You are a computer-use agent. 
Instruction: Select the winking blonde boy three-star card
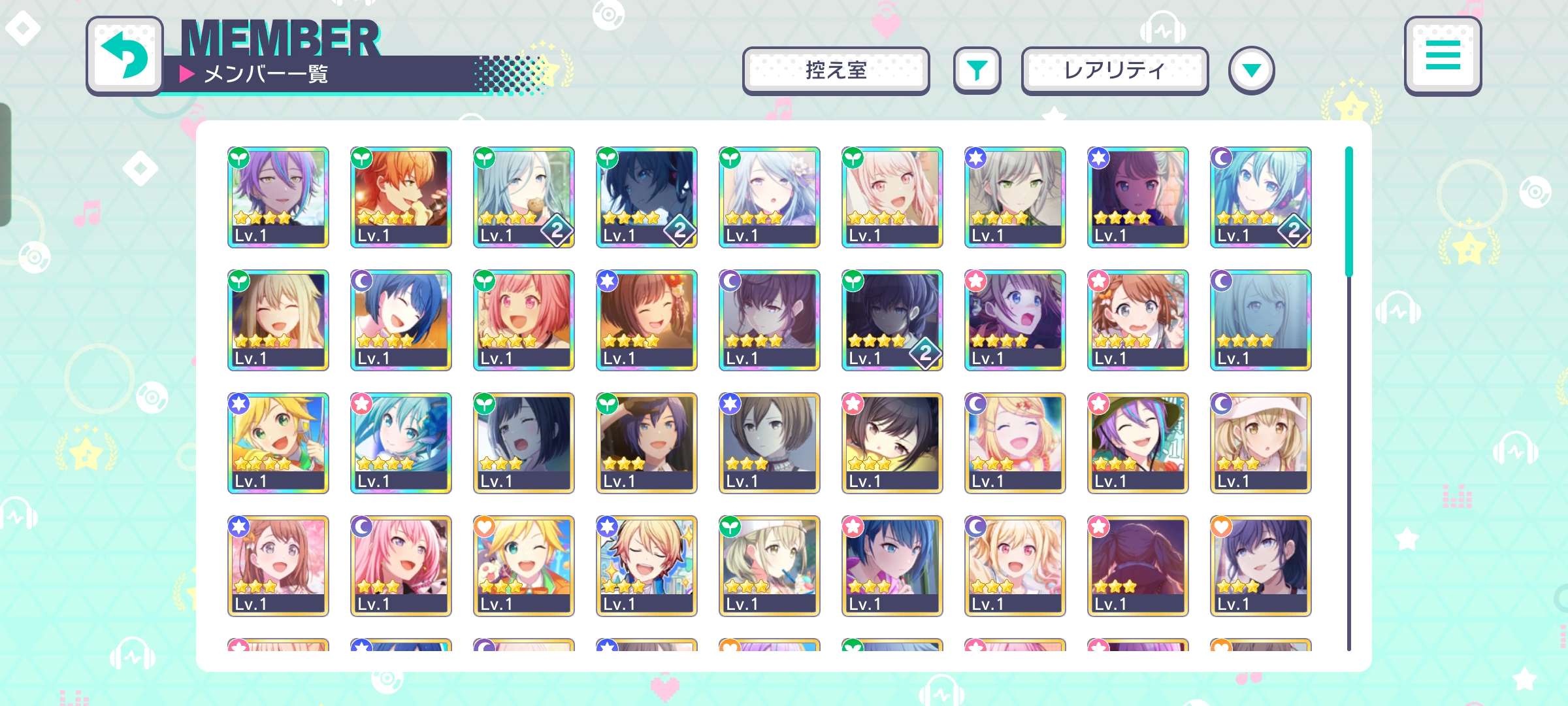[x=524, y=566]
